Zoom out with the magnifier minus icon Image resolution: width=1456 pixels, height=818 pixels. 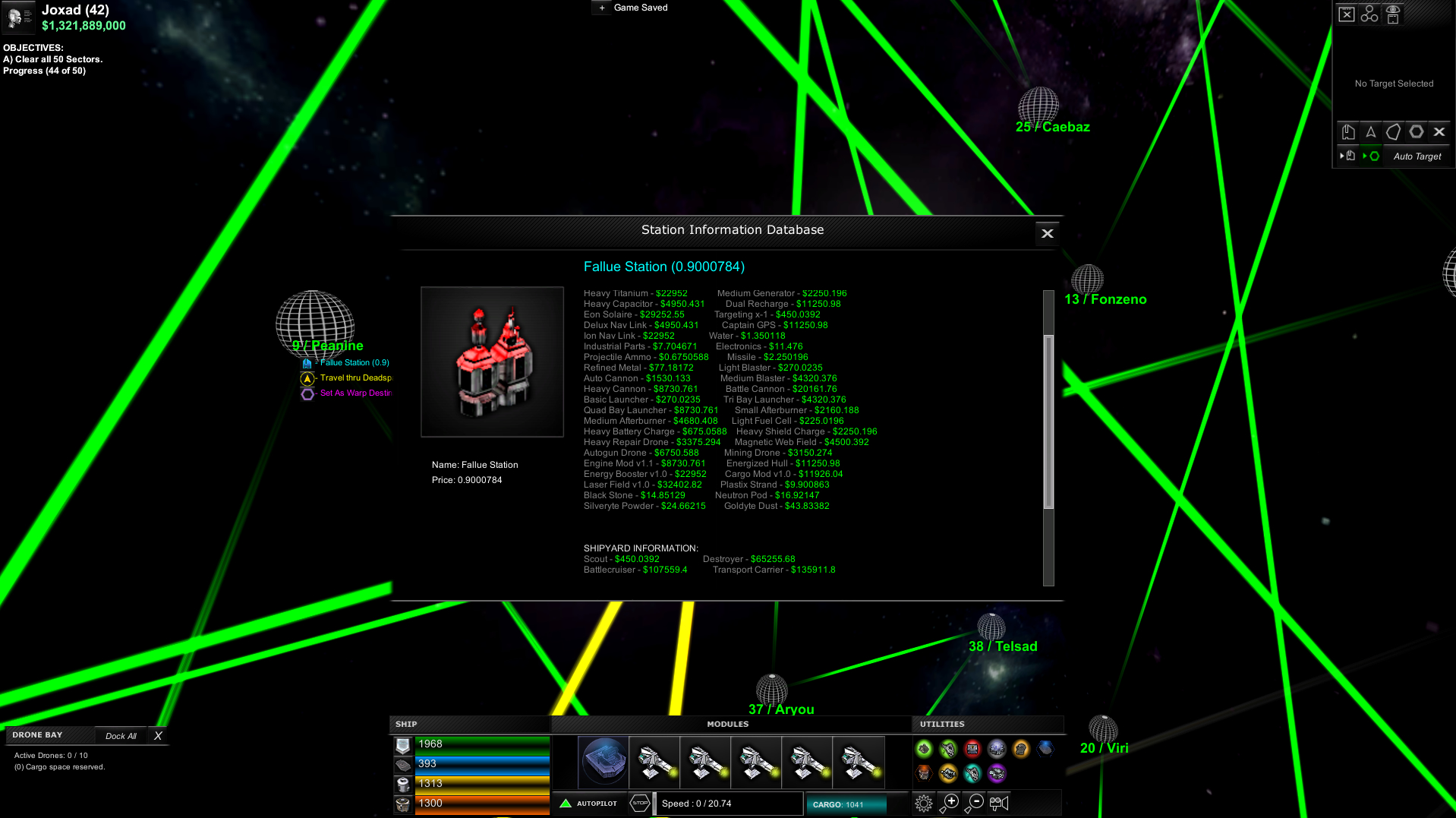(x=974, y=801)
